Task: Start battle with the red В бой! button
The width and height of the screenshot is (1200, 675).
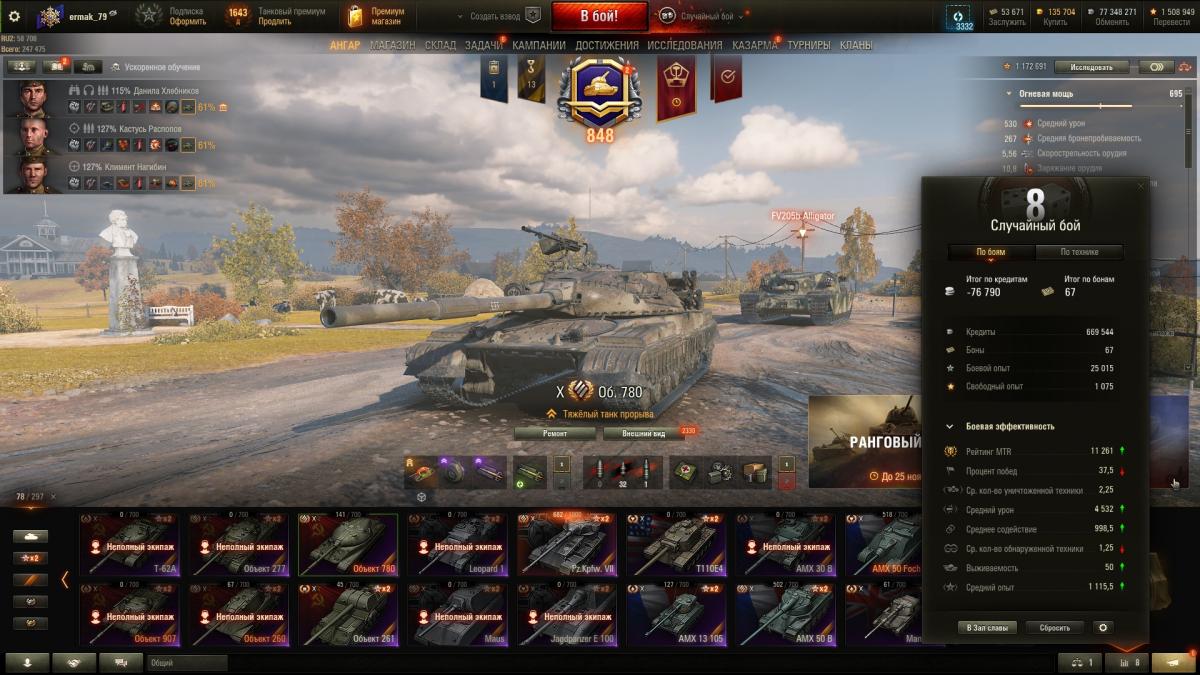Action: (598, 16)
